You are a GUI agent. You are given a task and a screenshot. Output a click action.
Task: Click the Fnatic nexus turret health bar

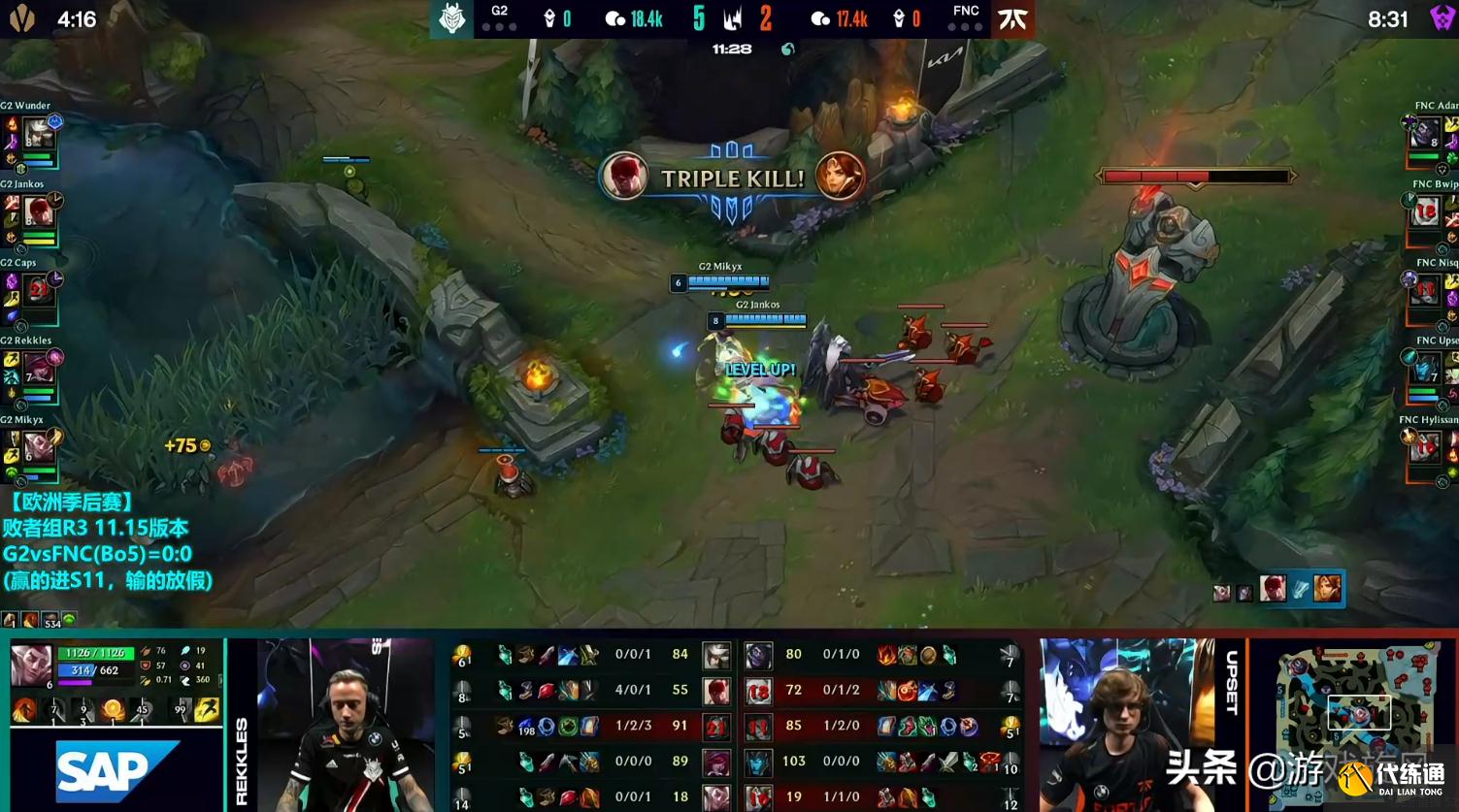1194,176
